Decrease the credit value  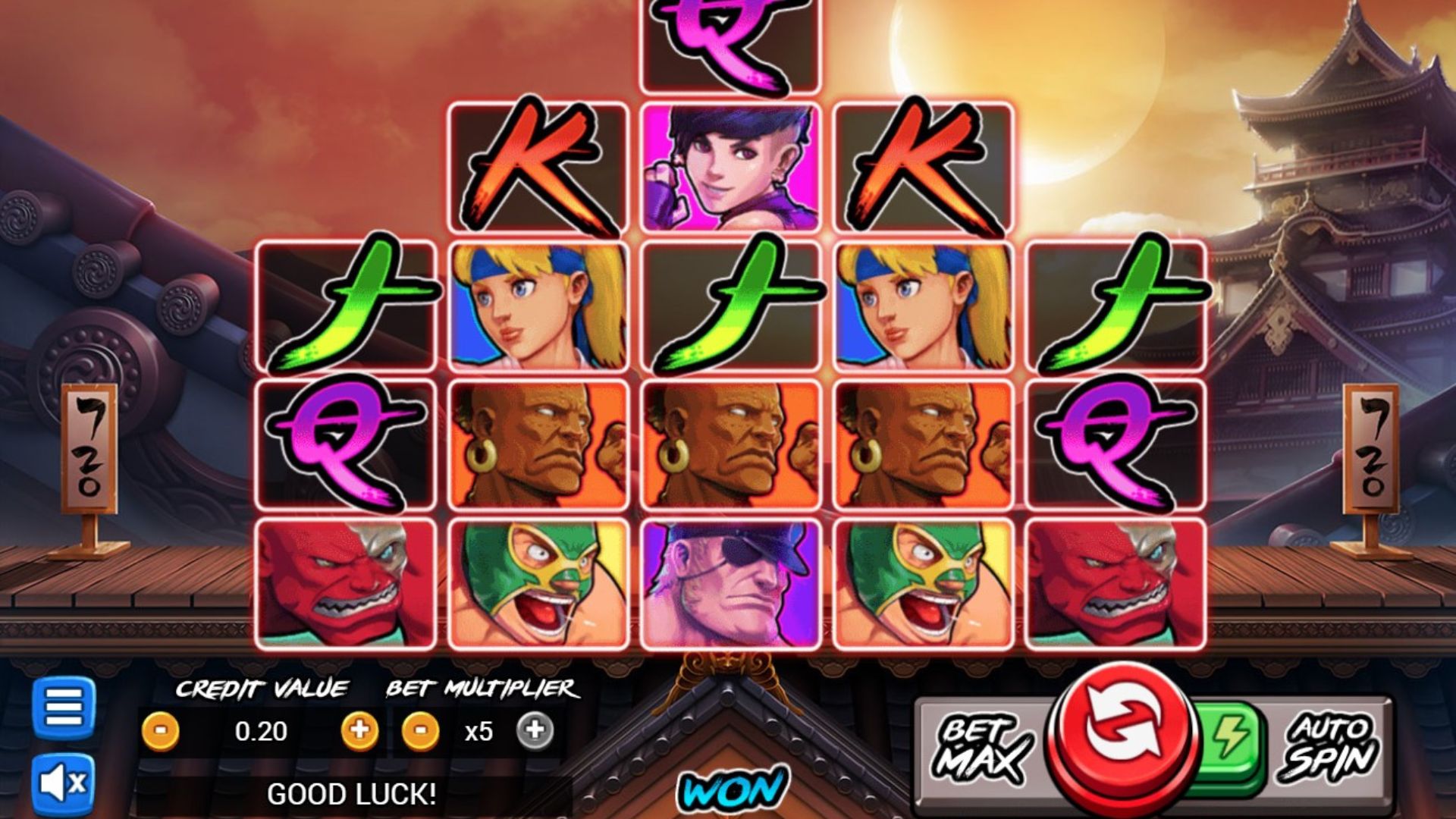[x=161, y=732]
